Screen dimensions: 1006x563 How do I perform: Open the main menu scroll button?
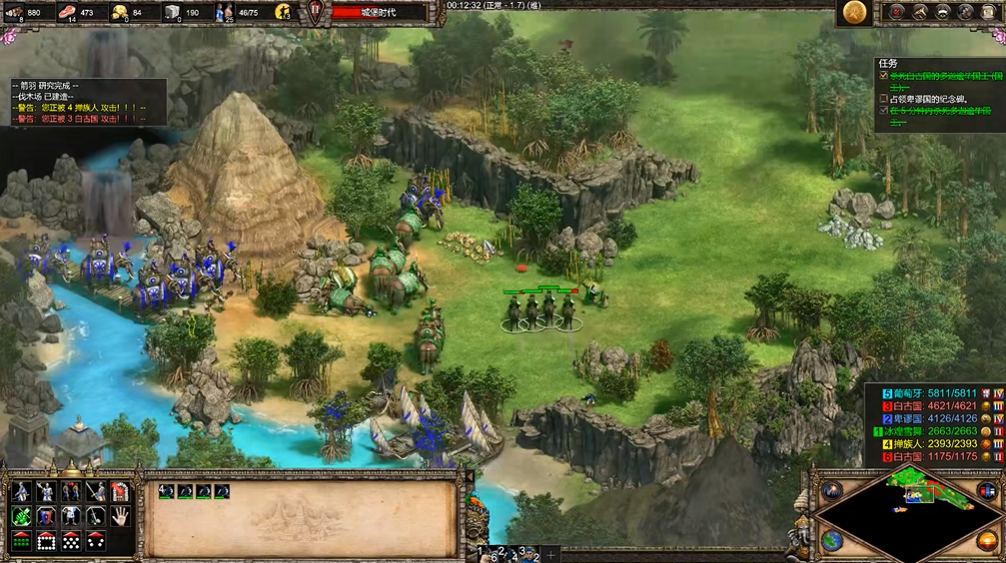pos(989,12)
